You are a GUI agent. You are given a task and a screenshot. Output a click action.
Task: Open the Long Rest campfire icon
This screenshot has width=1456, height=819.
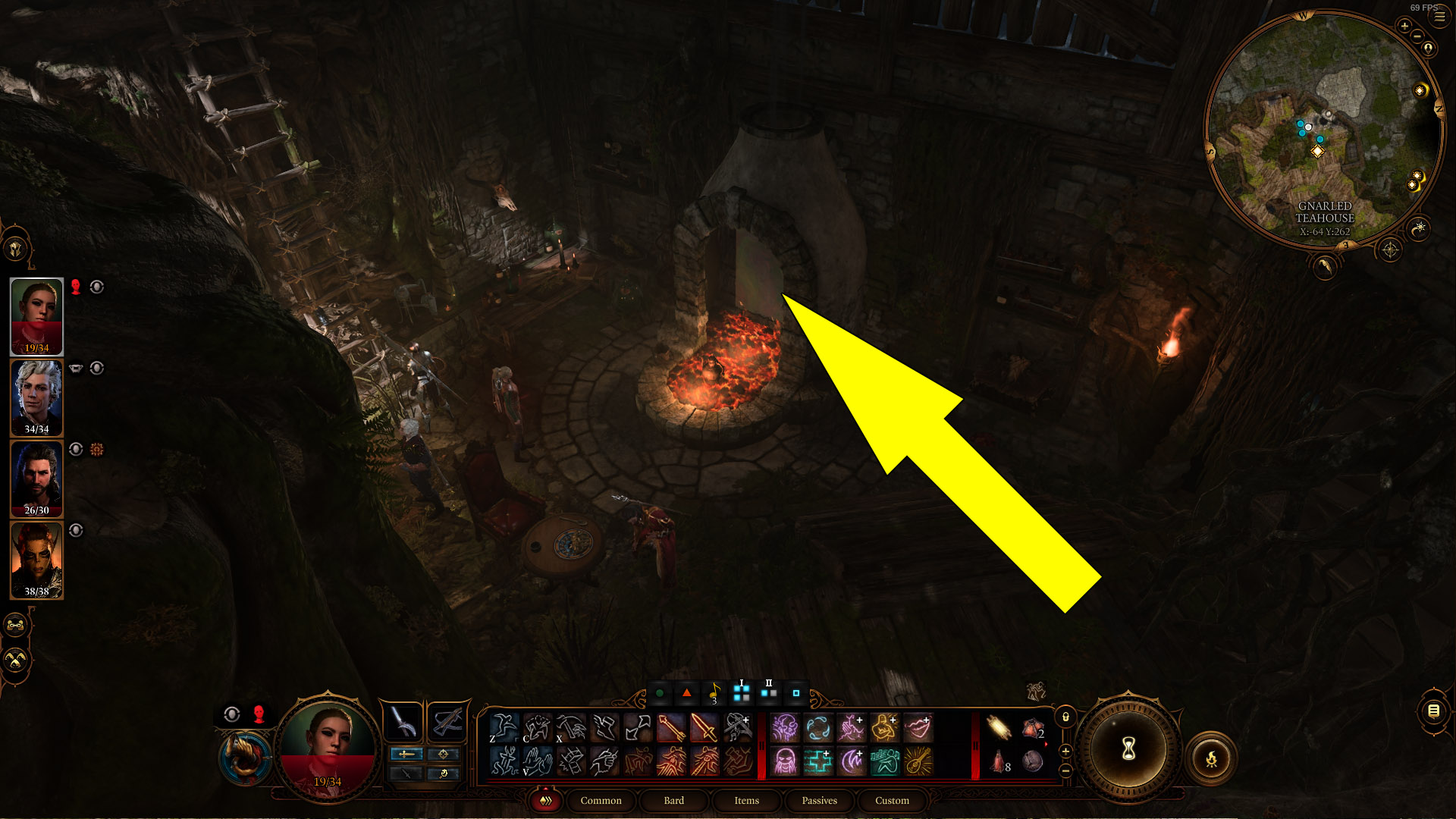pyautogui.click(x=1212, y=758)
